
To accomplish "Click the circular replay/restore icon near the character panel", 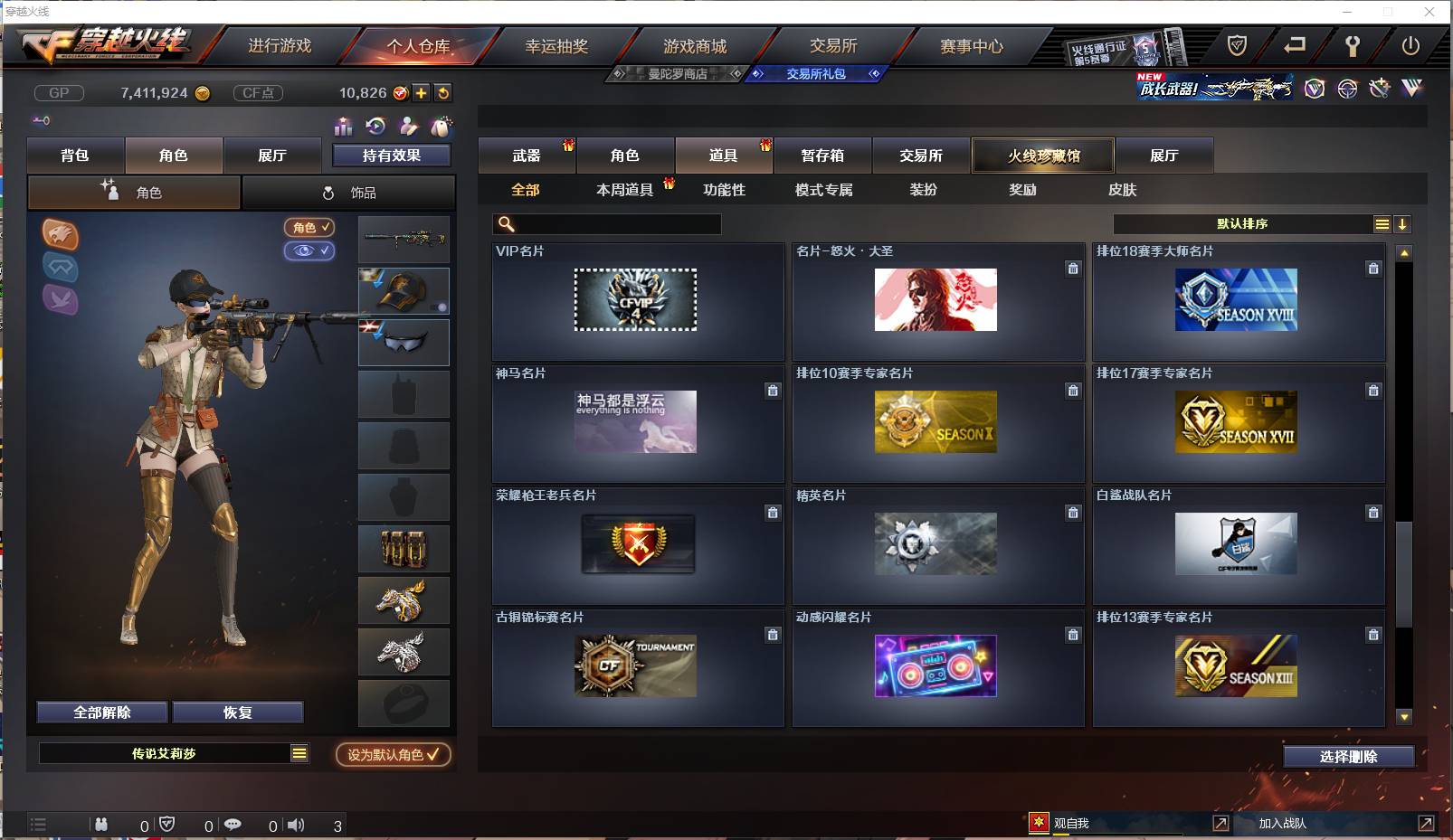I will coord(374,127).
